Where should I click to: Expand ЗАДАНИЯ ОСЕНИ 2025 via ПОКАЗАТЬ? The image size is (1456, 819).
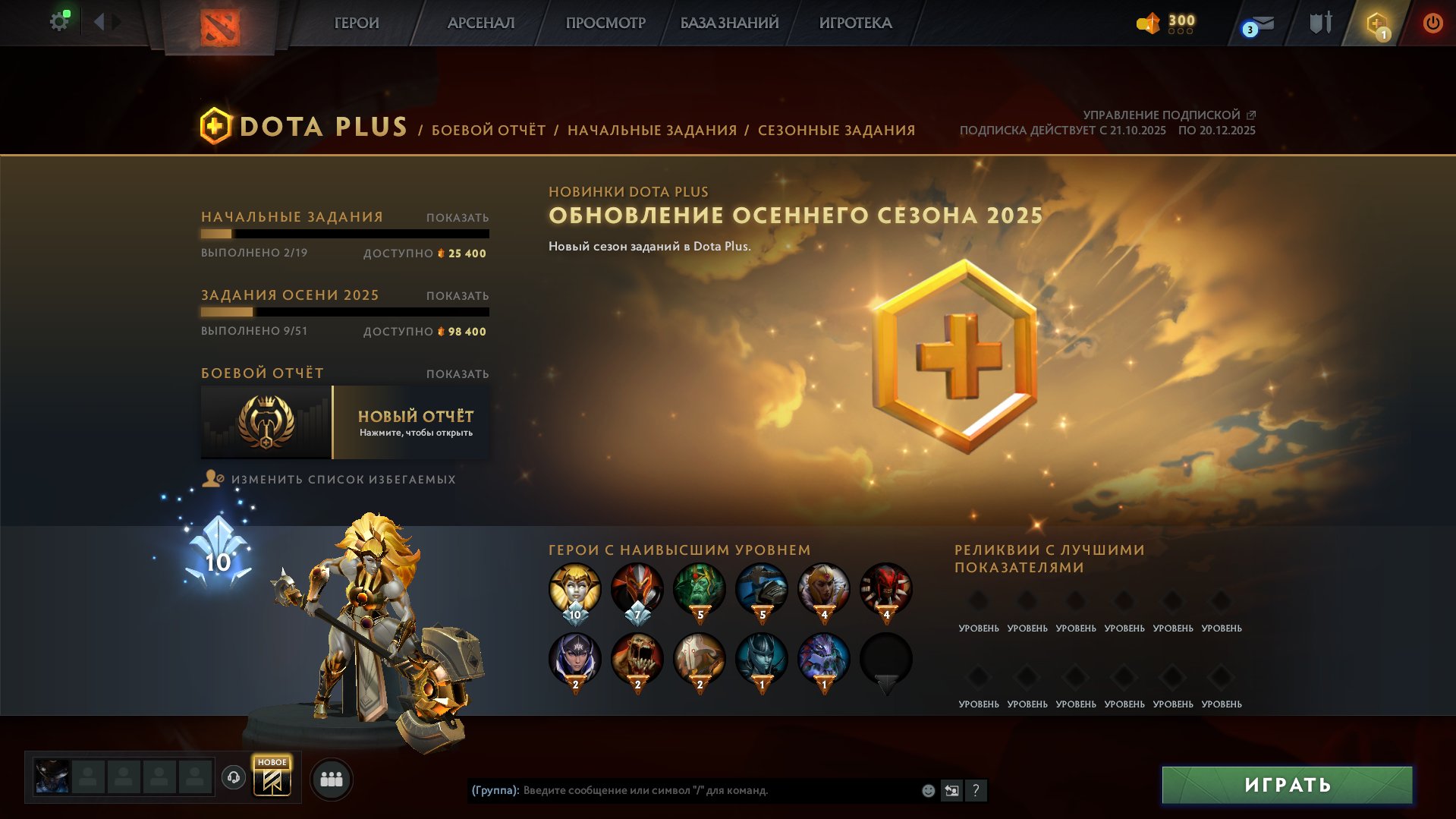click(x=456, y=295)
